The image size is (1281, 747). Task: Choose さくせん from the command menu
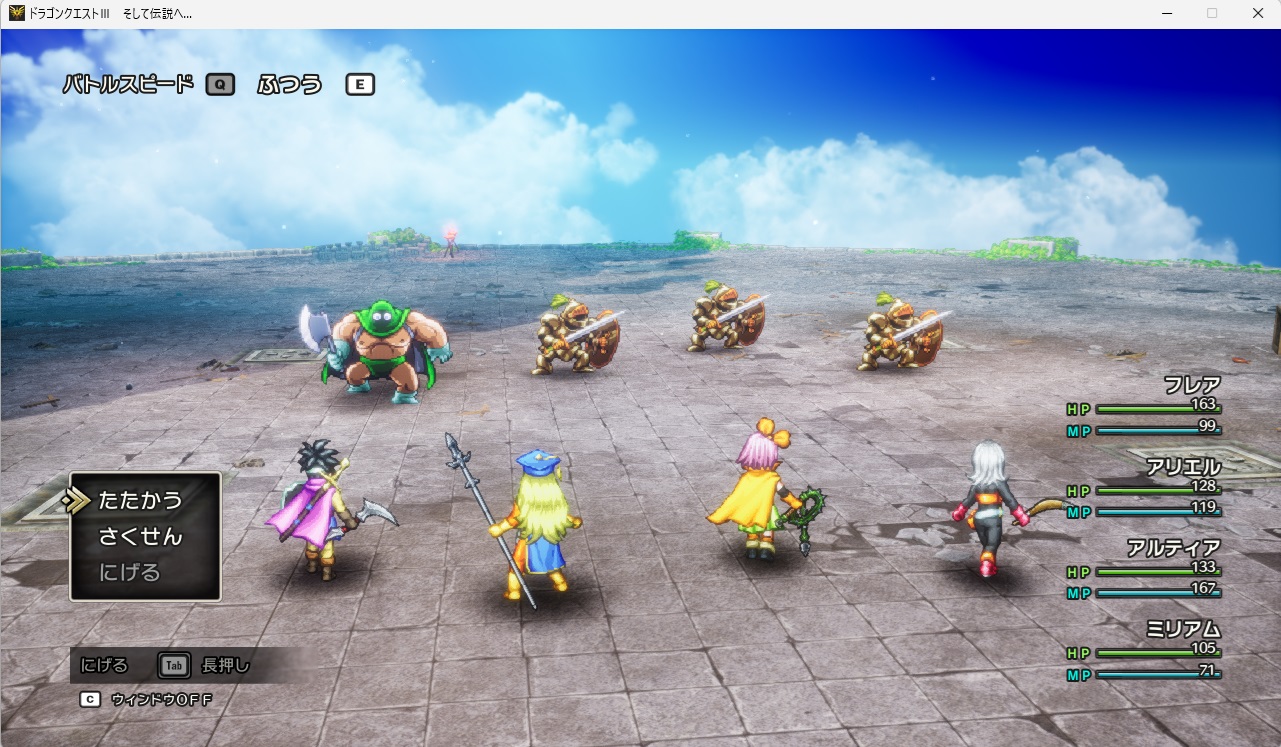(x=140, y=537)
